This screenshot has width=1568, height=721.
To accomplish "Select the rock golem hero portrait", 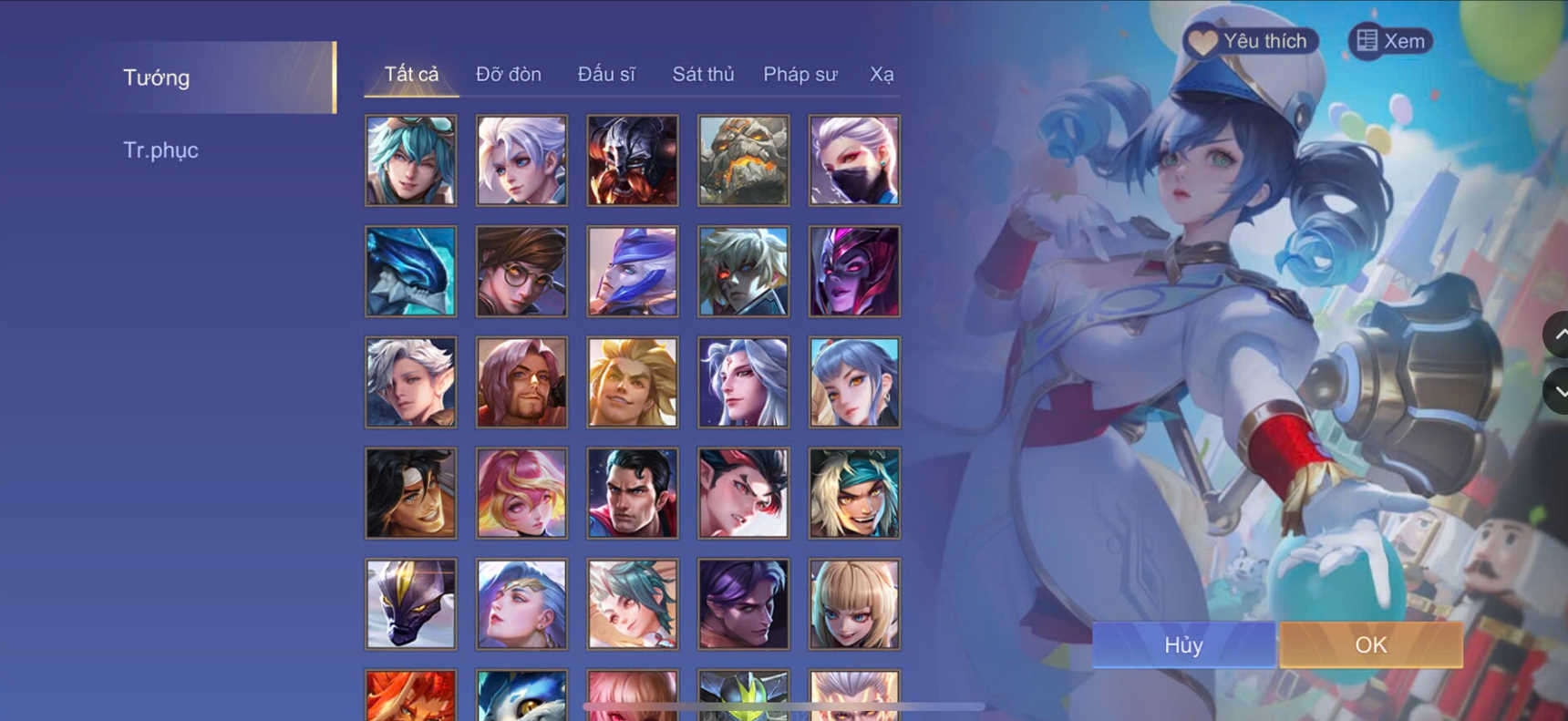I will pos(743,160).
